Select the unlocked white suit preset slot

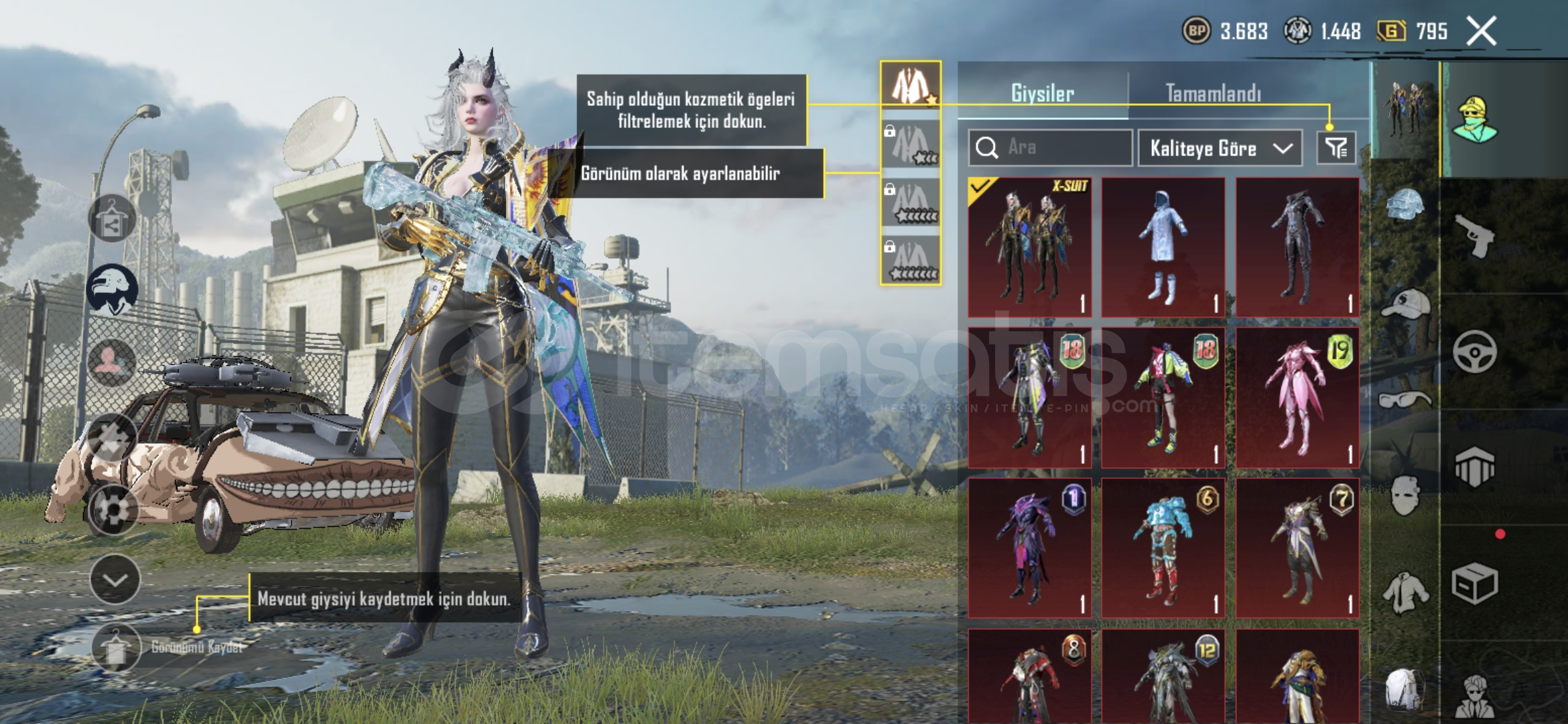[910, 86]
